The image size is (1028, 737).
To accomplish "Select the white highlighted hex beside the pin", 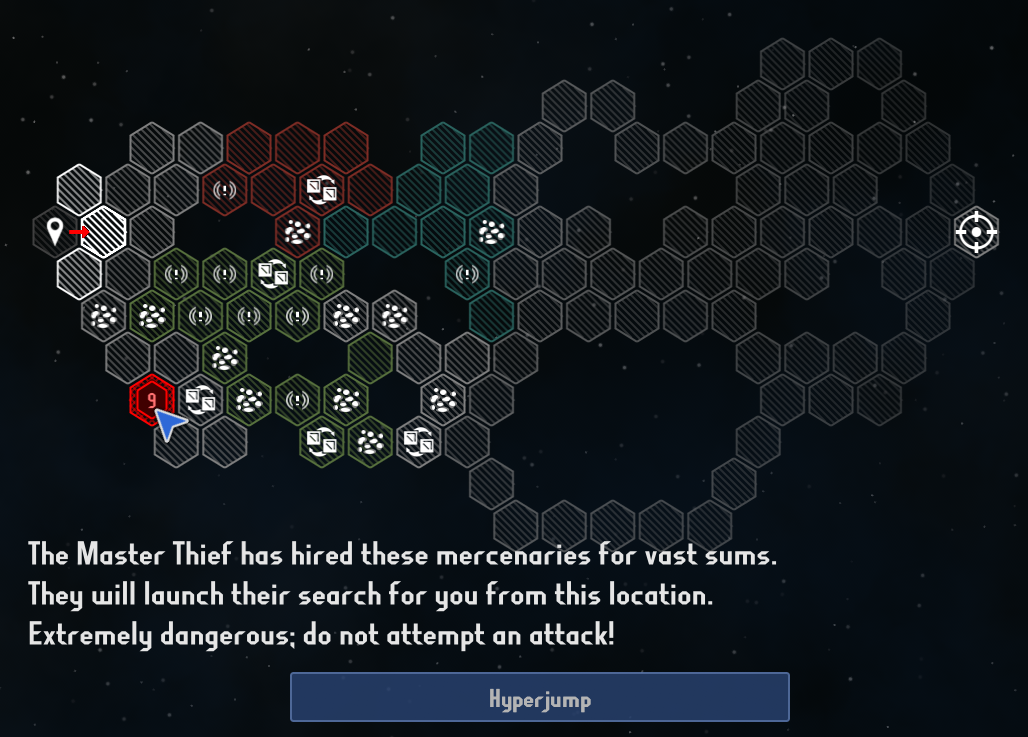I will pyautogui.click(x=104, y=232).
